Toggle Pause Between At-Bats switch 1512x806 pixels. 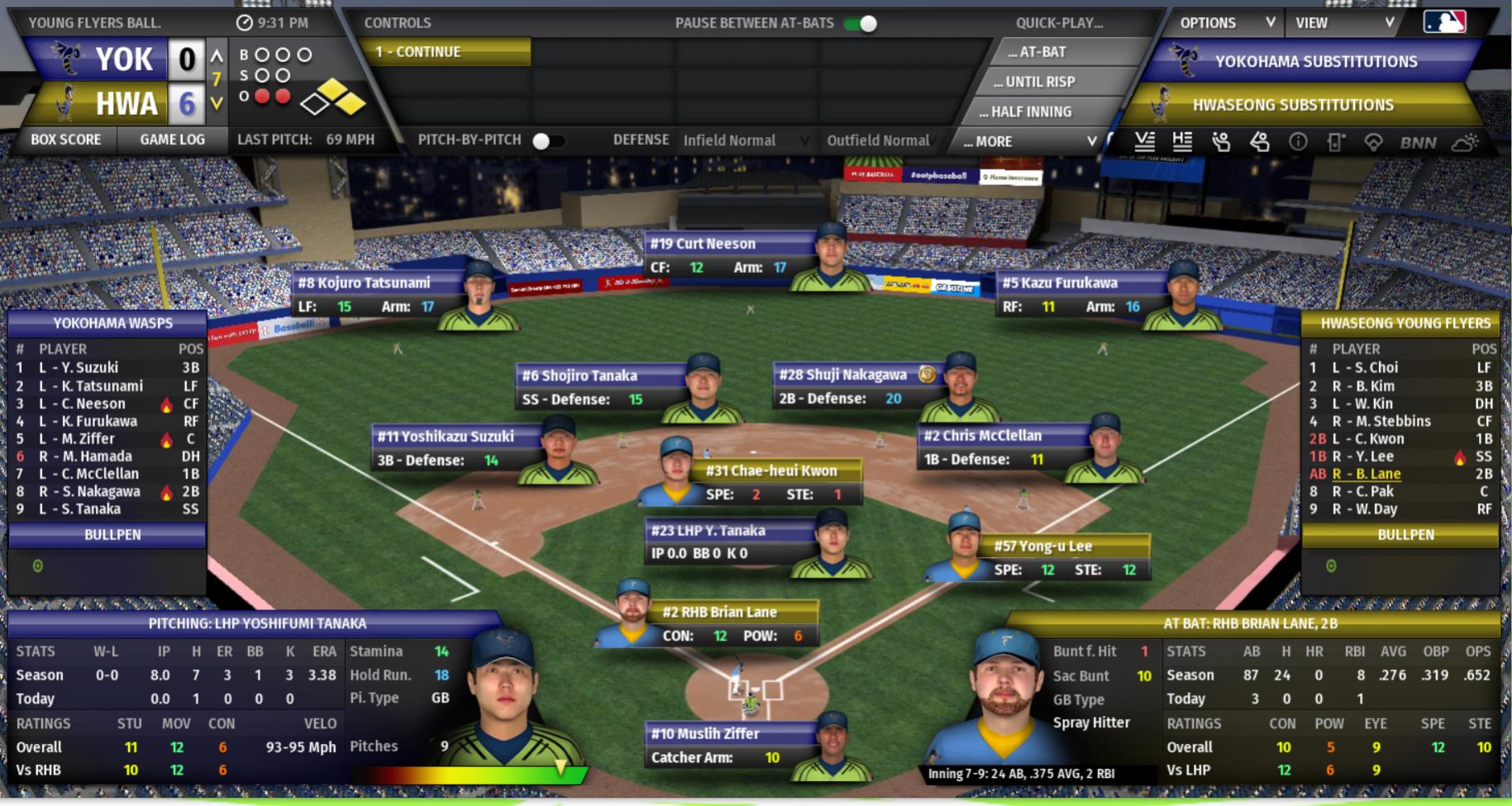861,23
